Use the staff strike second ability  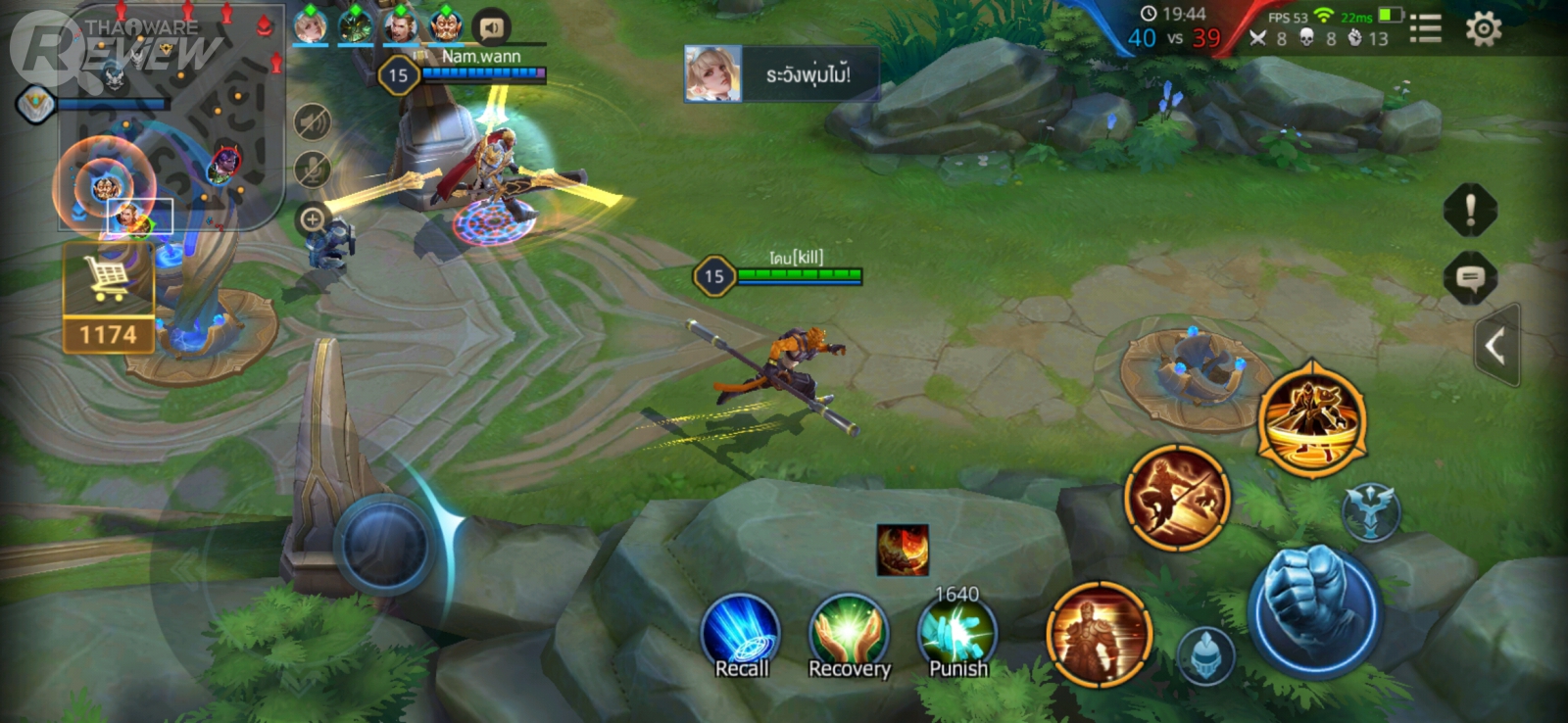(1177, 497)
